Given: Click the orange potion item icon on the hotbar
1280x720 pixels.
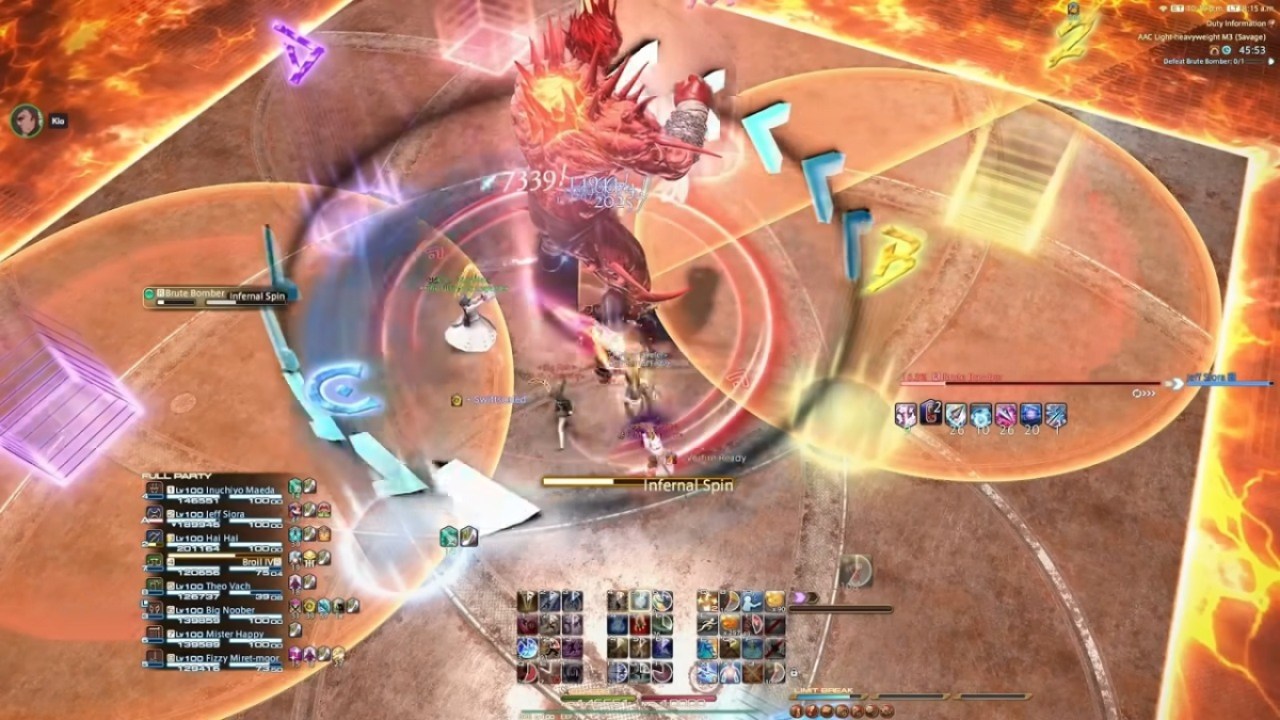Looking at the screenshot, I should pos(731,625).
